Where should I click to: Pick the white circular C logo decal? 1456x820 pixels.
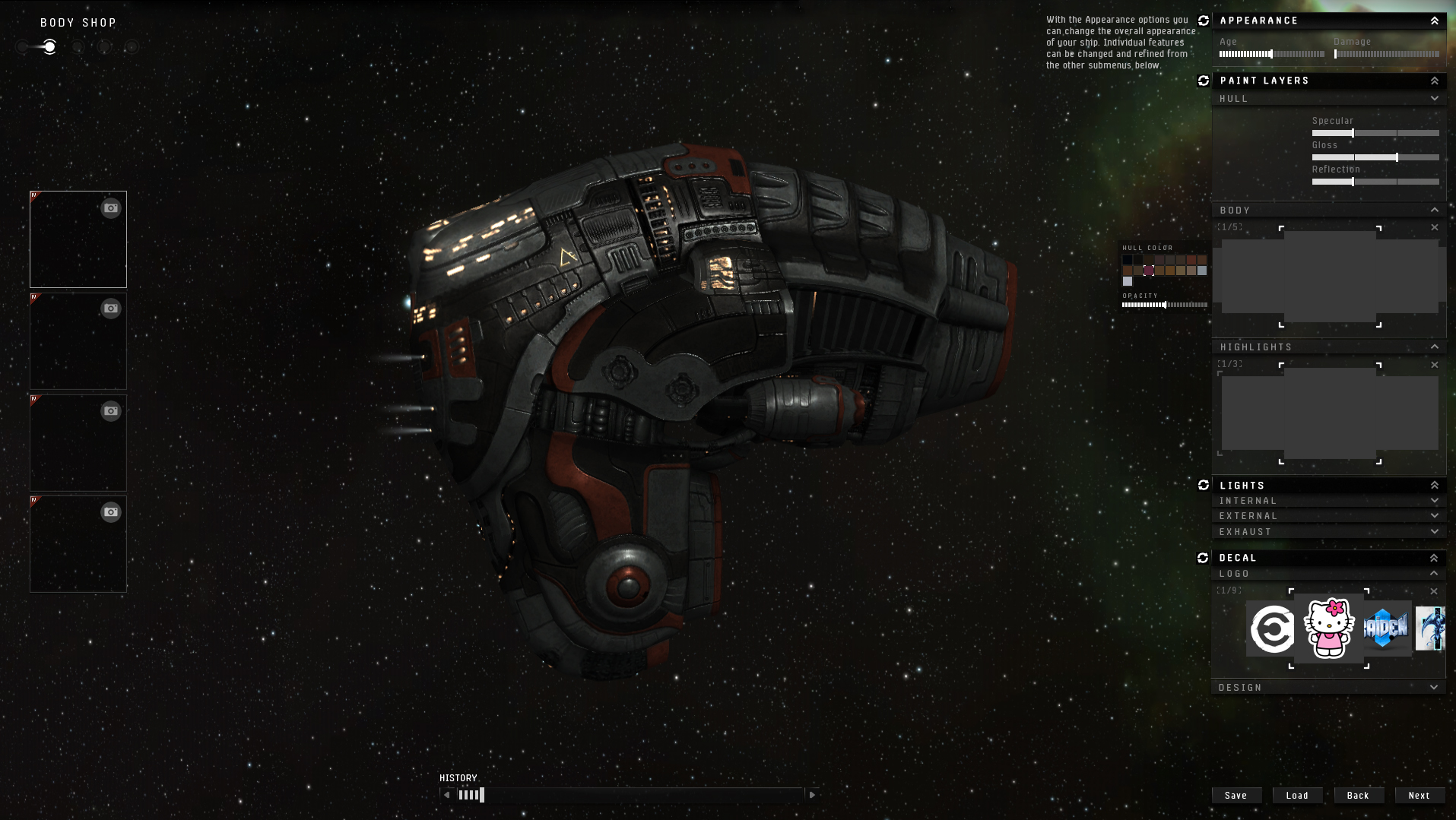click(x=1272, y=629)
